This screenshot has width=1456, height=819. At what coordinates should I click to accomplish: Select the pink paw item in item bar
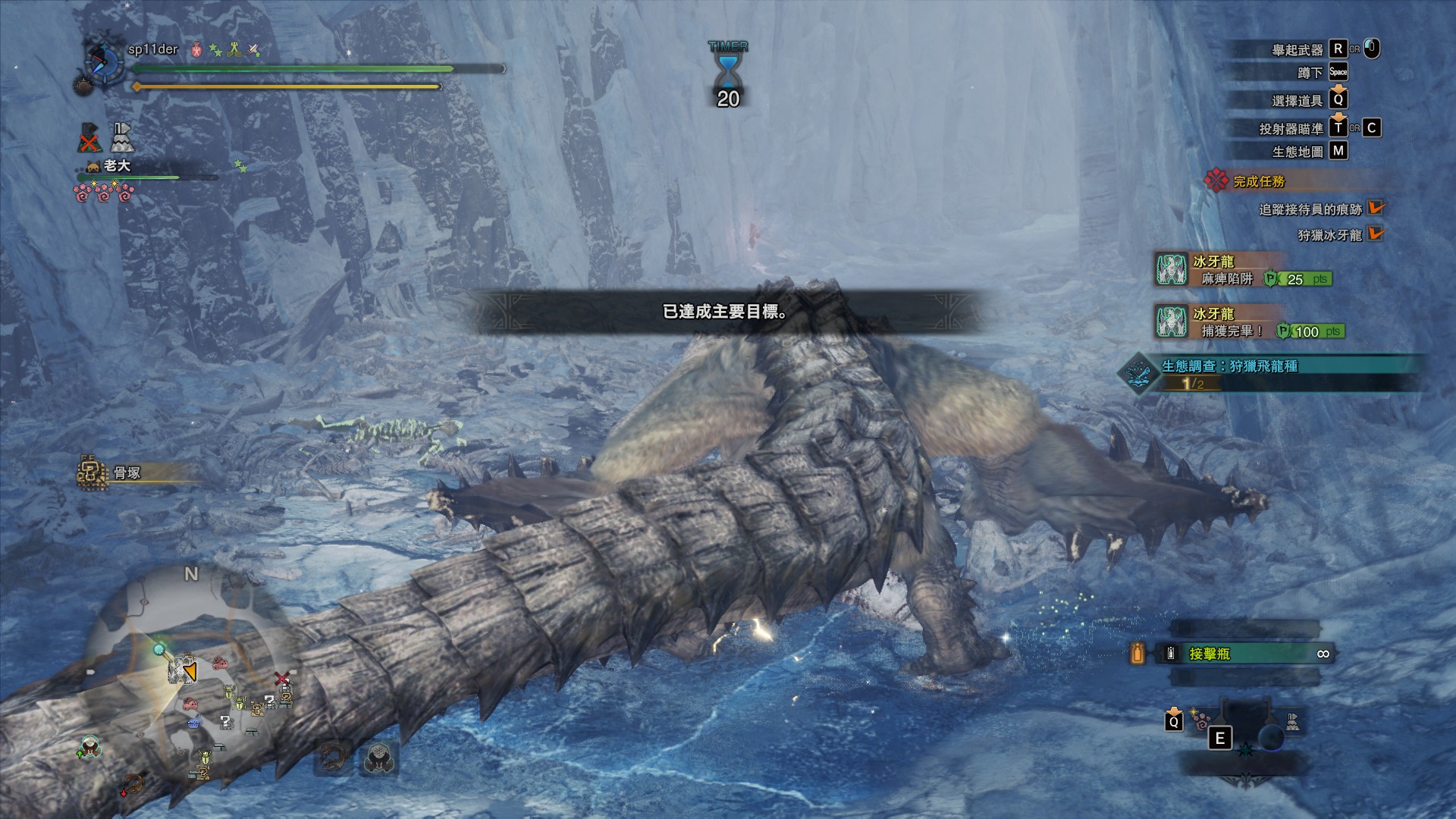(1202, 719)
